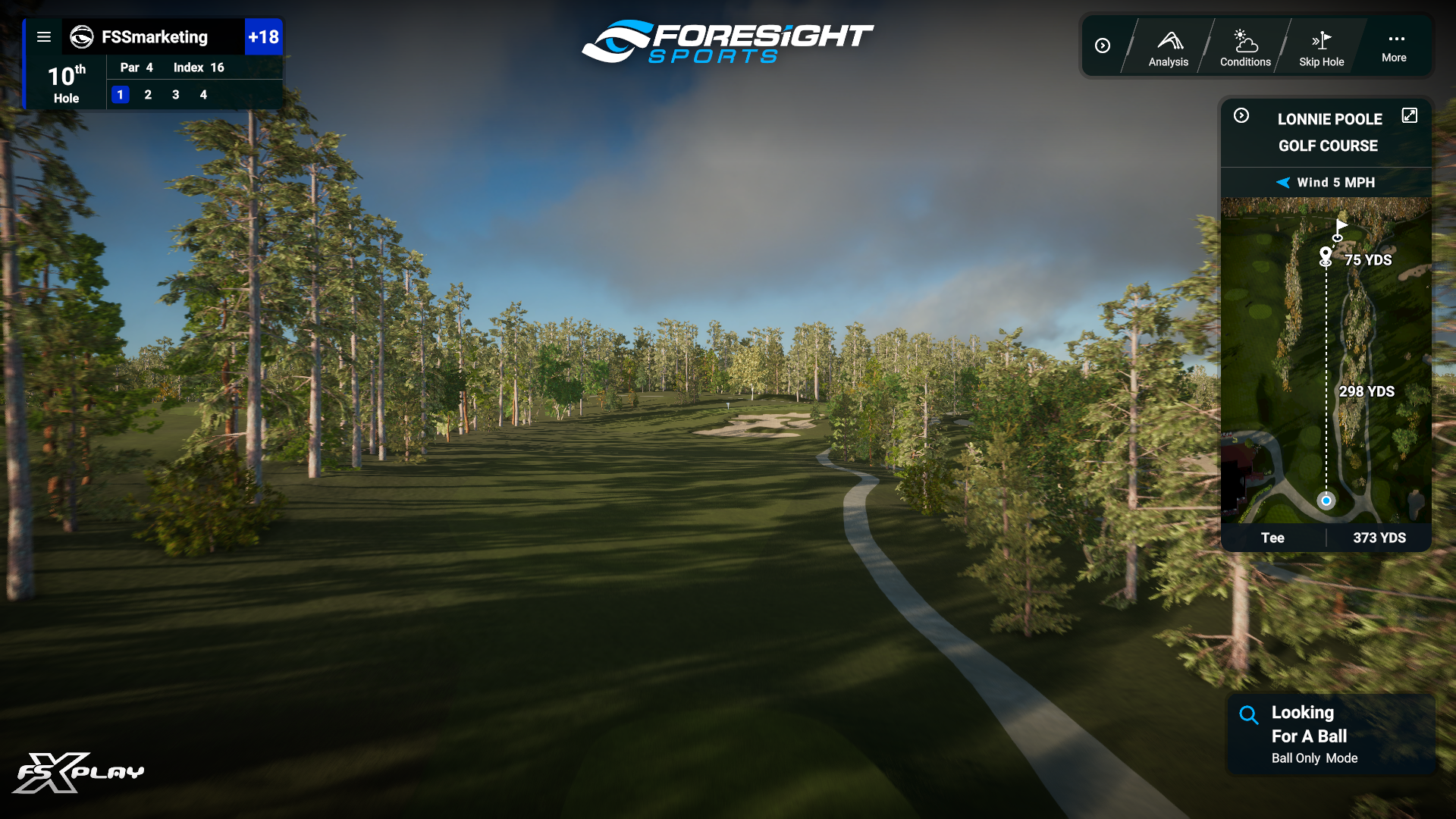Image resolution: width=1456 pixels, height=819 pixels.
Task: Select the 10th Hole header
Action: [66, 82]
